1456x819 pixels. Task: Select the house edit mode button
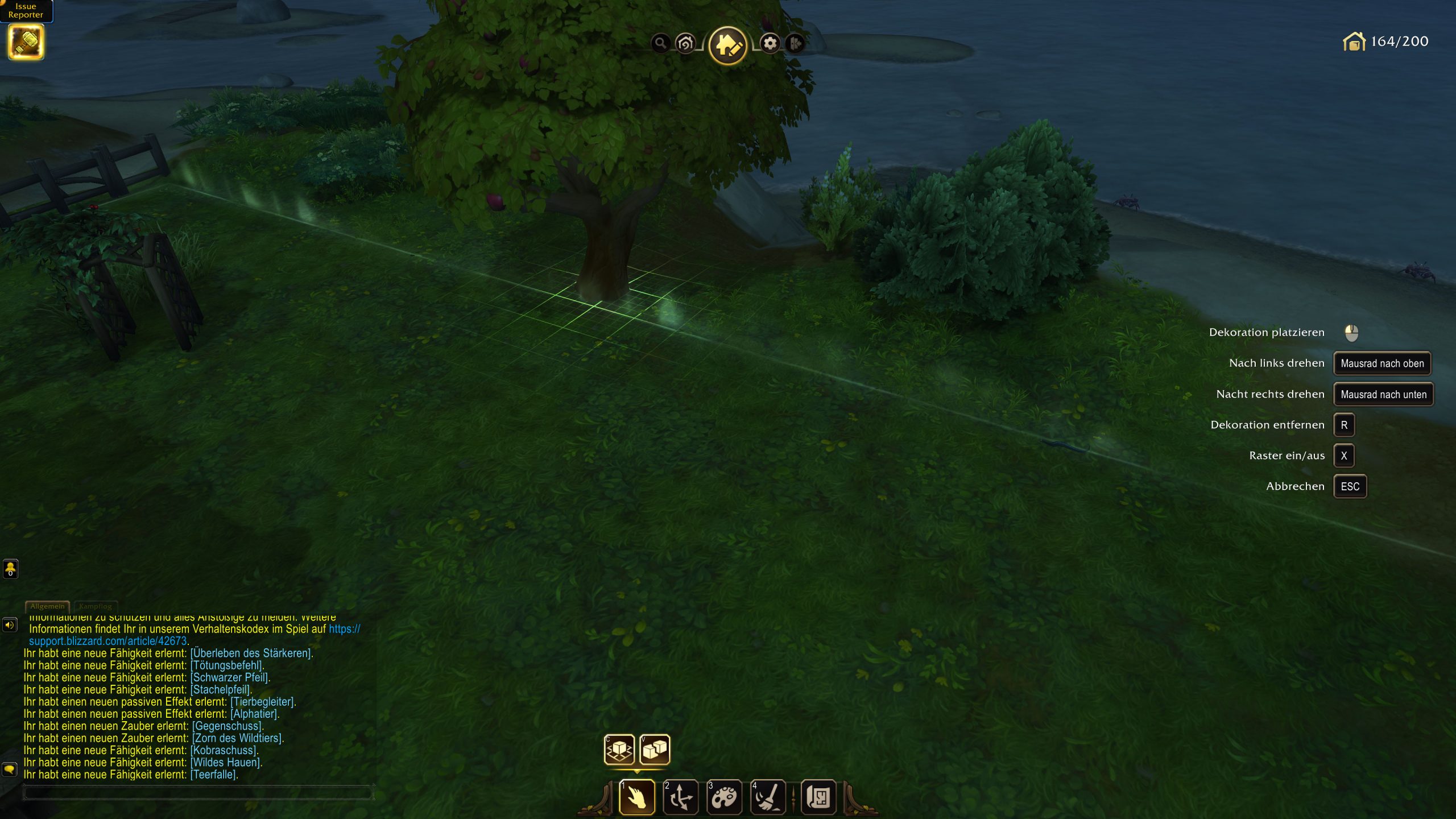point(727,45)
